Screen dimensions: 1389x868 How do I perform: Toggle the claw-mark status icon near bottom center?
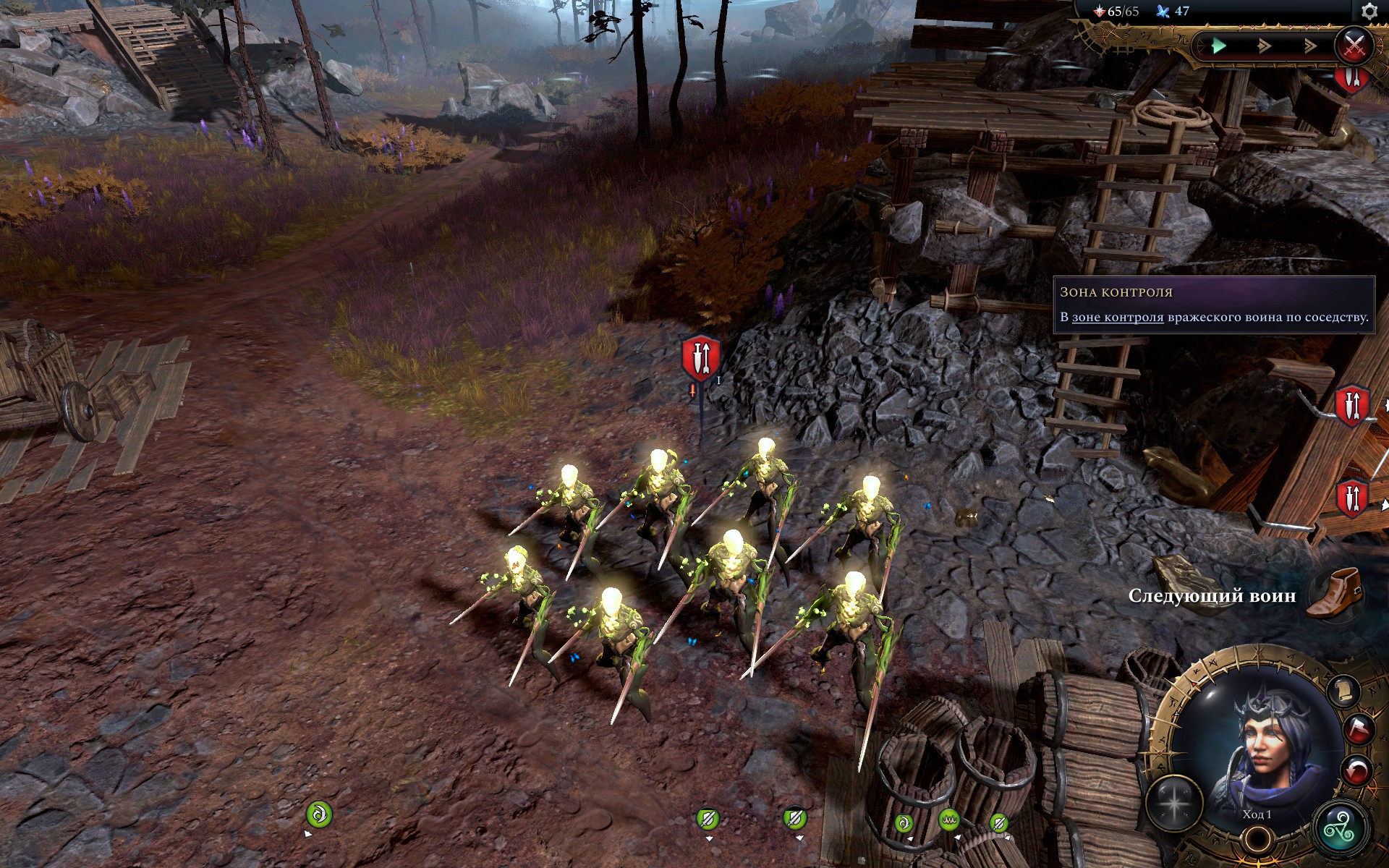pos(949,820)
